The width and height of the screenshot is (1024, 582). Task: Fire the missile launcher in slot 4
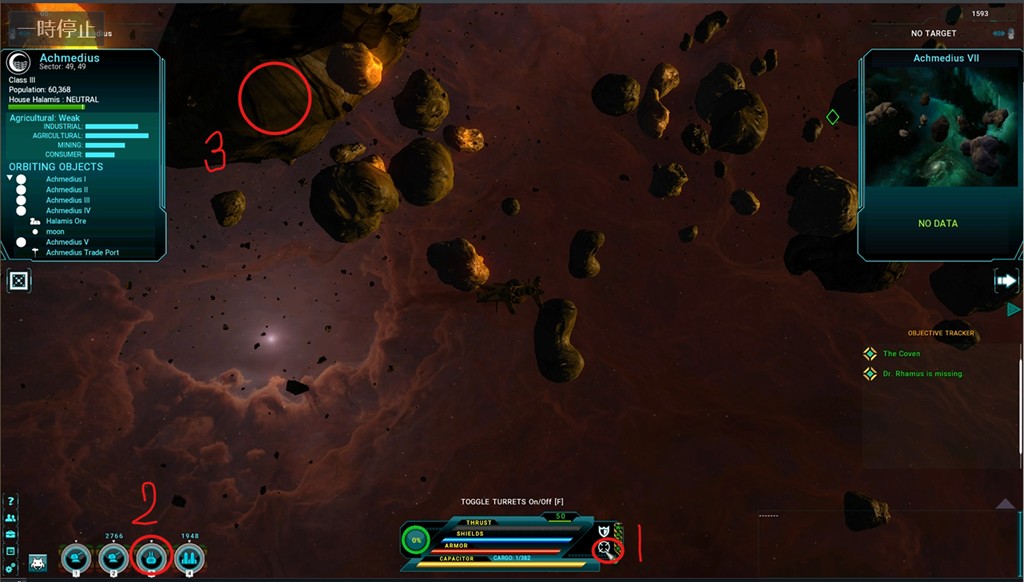[x=189, y=557]
